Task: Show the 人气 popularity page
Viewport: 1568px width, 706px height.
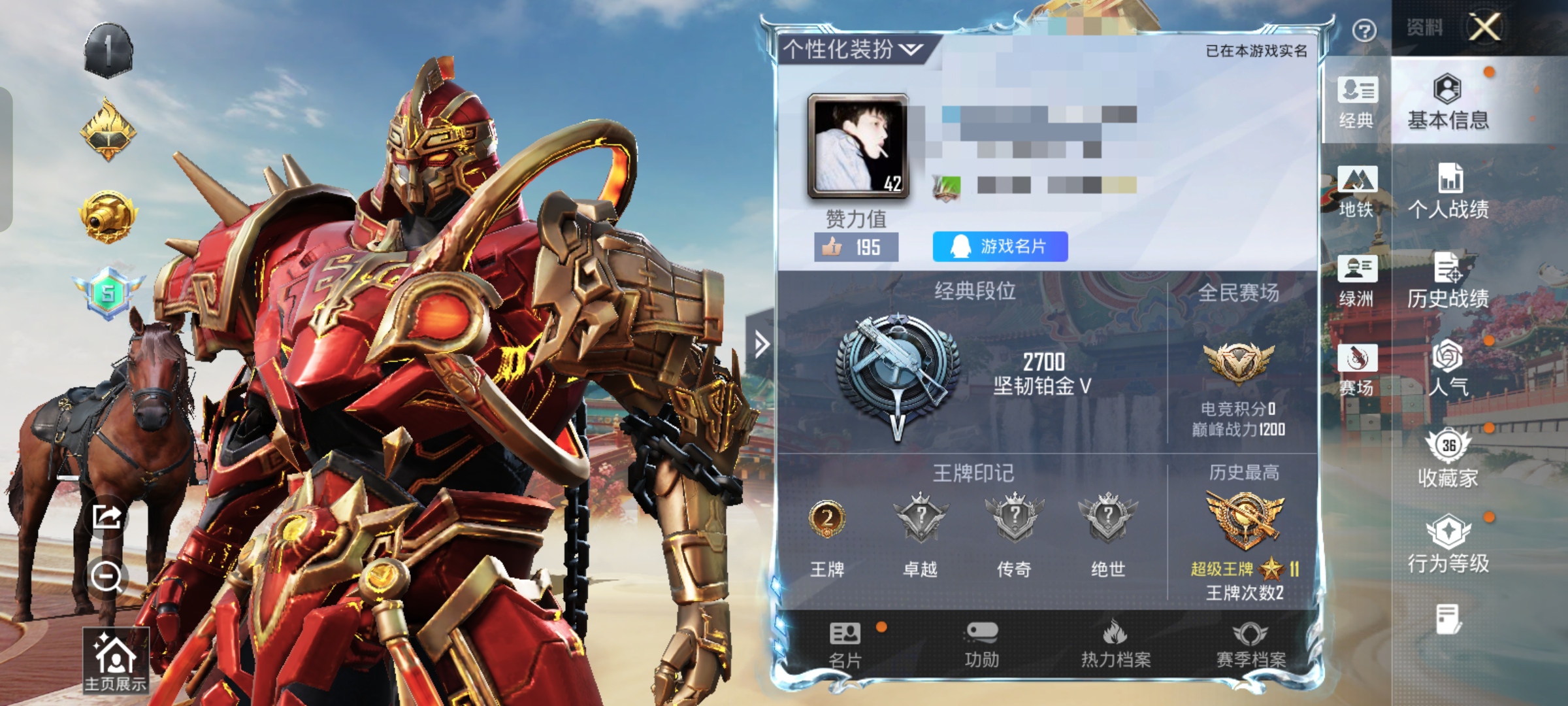Action: coord(1448,368)
